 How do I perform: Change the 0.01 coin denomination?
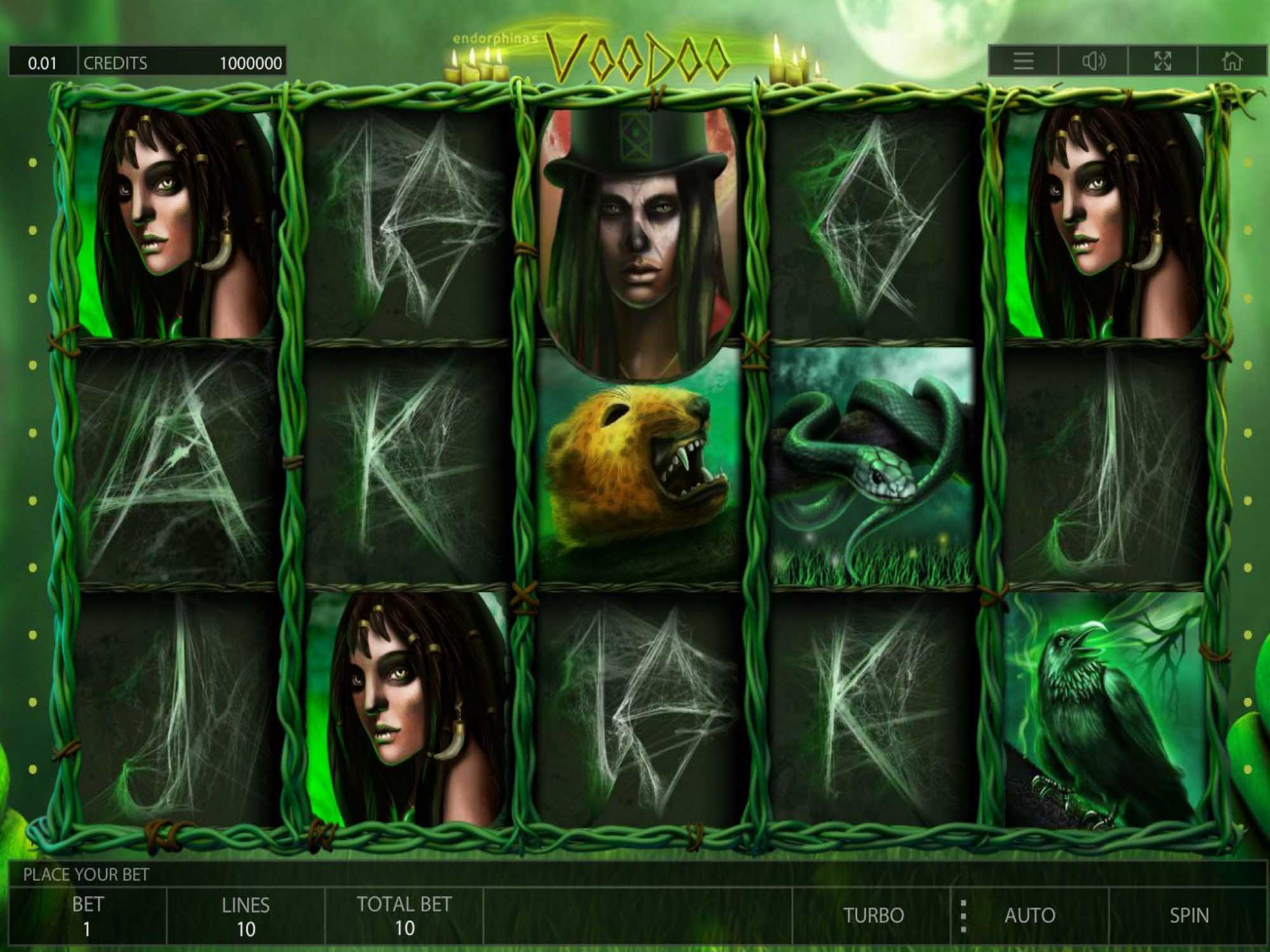coord(43,63)
